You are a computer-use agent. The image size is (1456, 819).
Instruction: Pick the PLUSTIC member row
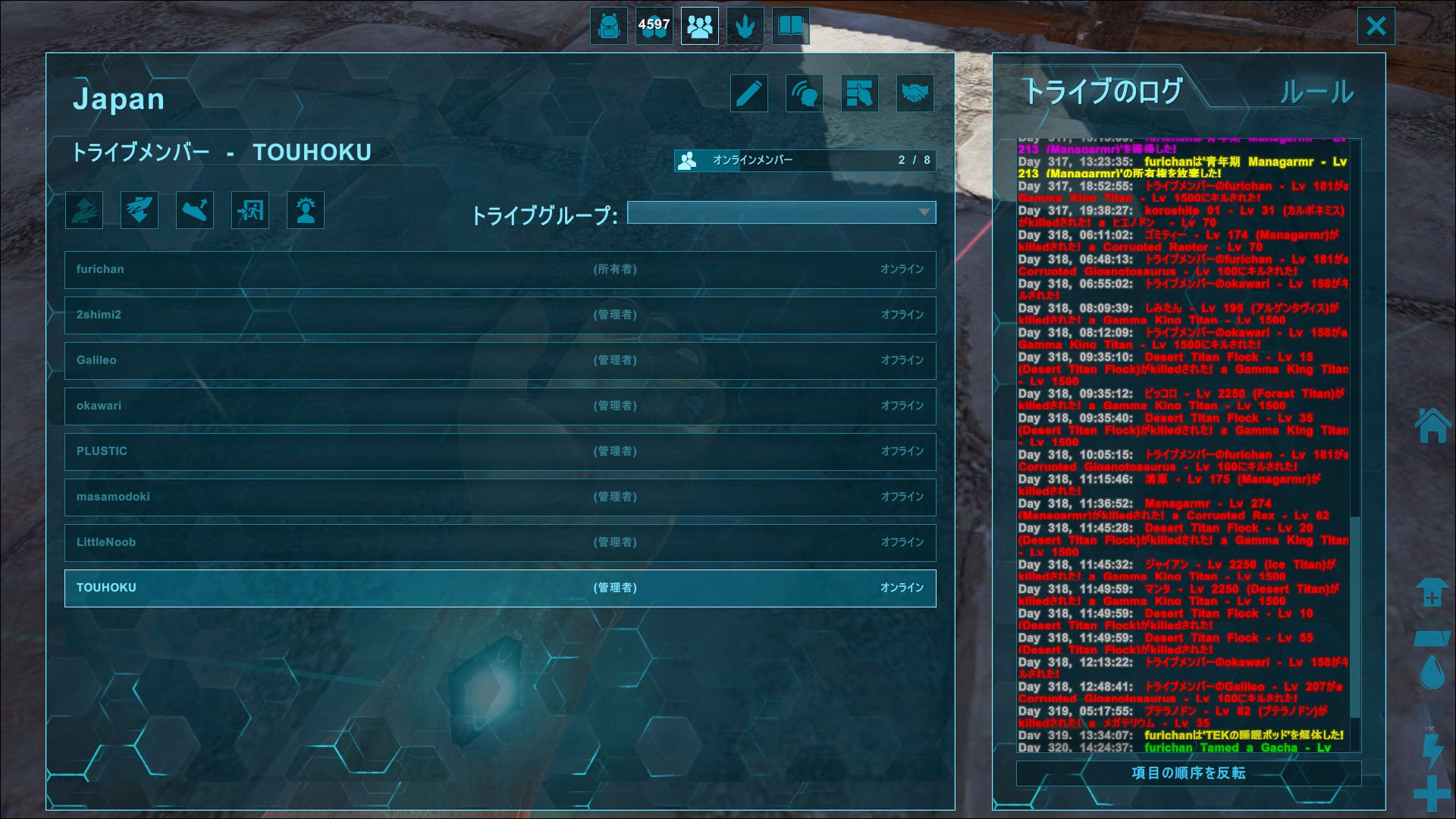[500, 451]
